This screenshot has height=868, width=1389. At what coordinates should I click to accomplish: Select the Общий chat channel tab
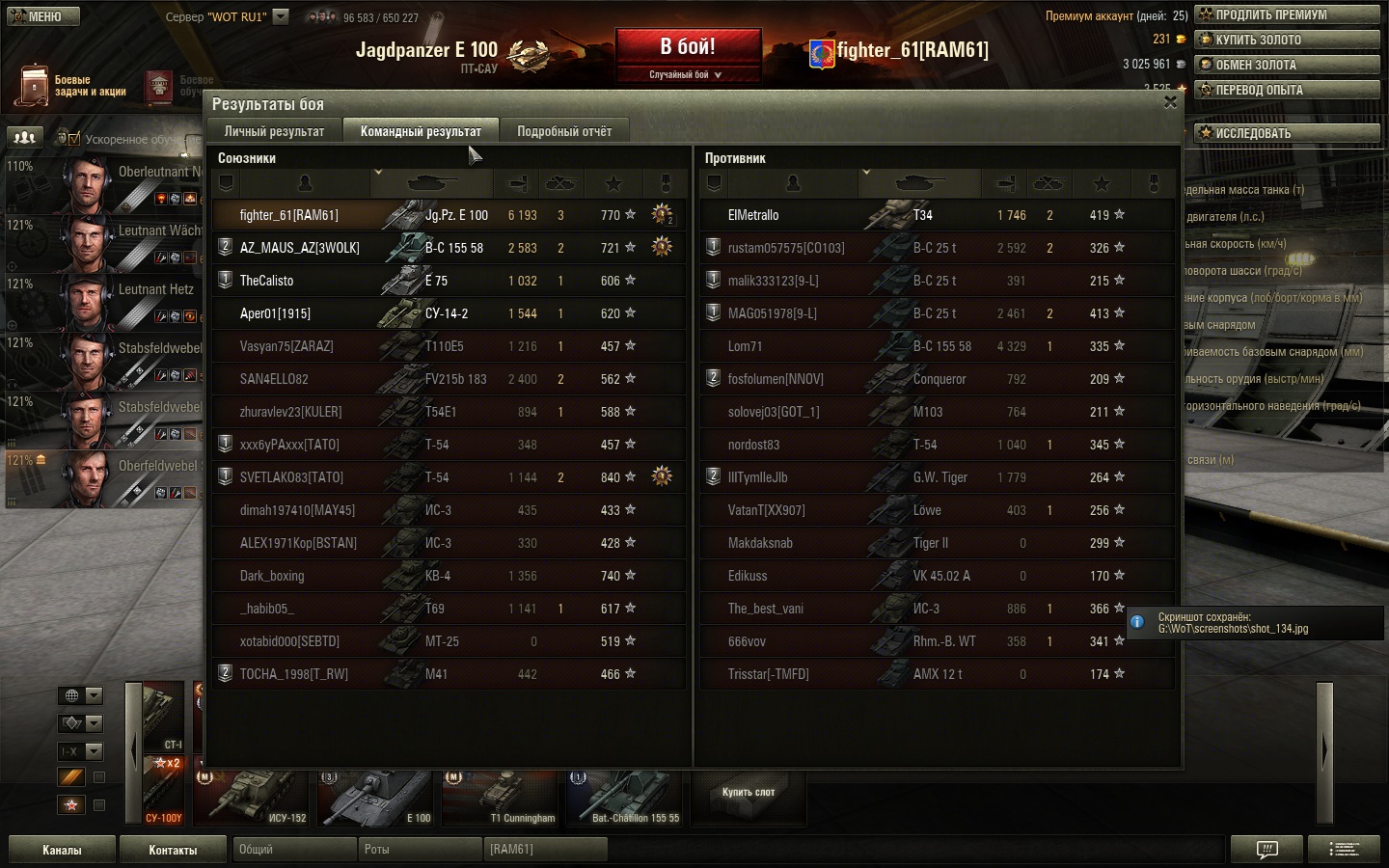point(295,850)
